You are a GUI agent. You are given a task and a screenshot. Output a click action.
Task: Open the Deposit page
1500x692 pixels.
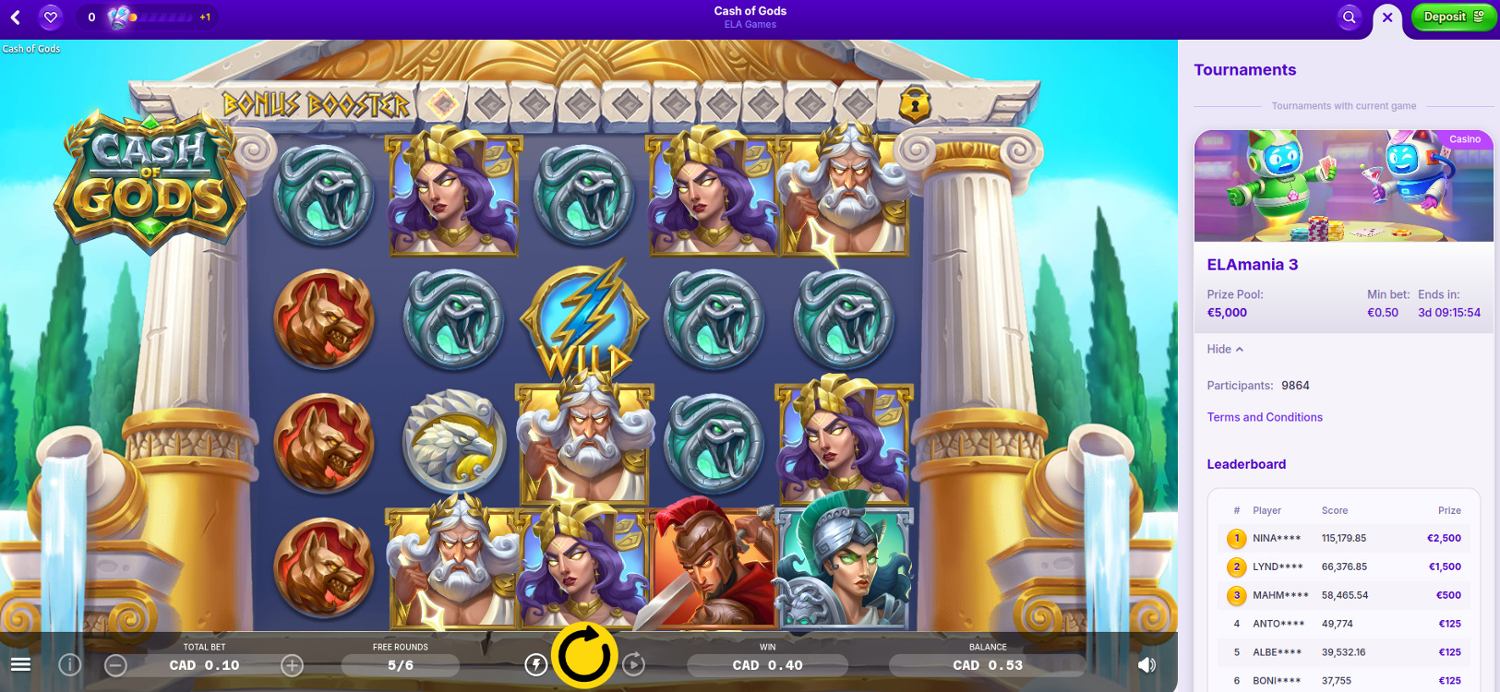point(1453,17)
